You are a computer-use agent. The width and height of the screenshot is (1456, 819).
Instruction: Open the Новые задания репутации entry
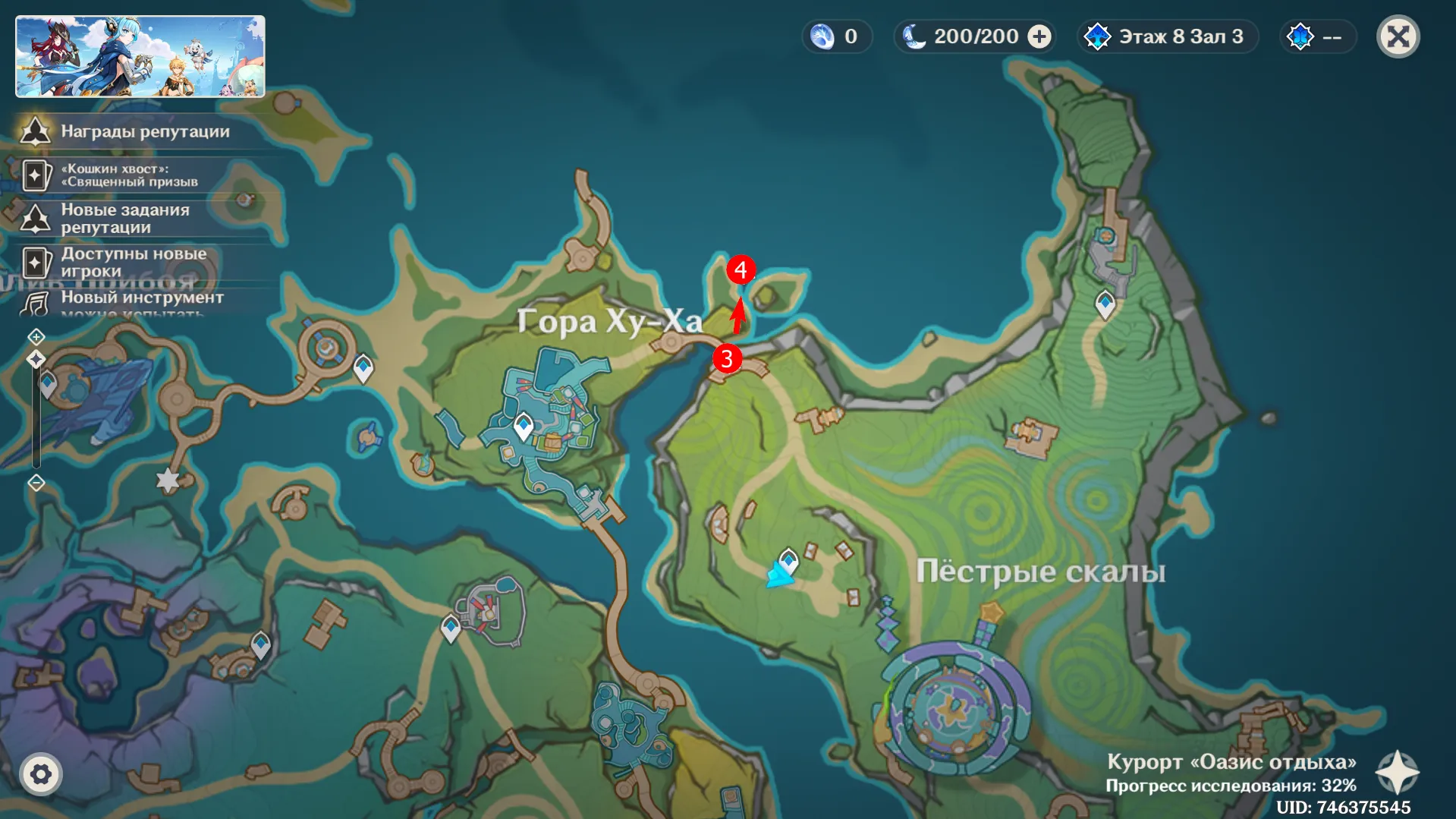[125, 219]
